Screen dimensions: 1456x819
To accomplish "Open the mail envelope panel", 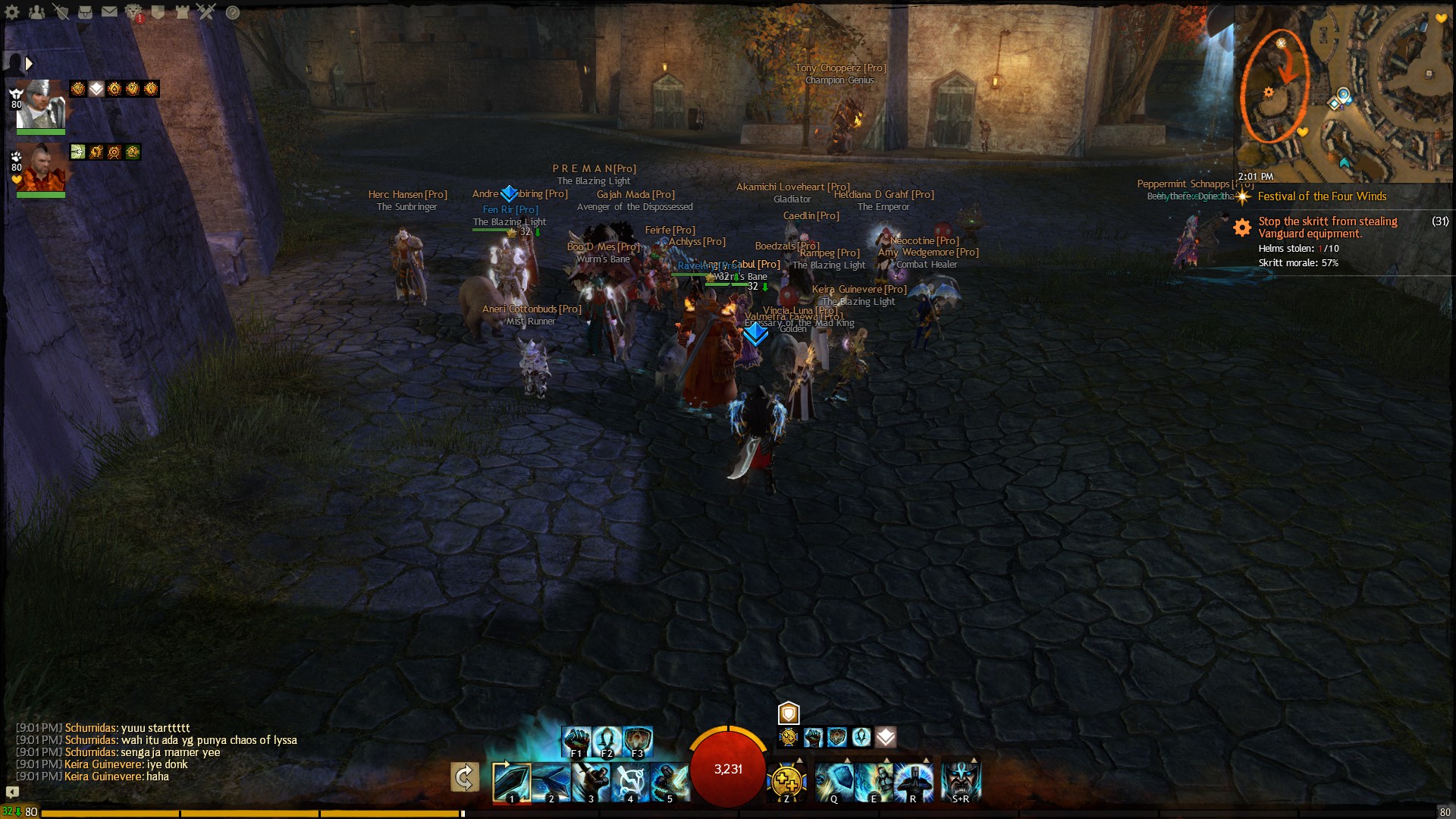I will [x=109, y=13].
